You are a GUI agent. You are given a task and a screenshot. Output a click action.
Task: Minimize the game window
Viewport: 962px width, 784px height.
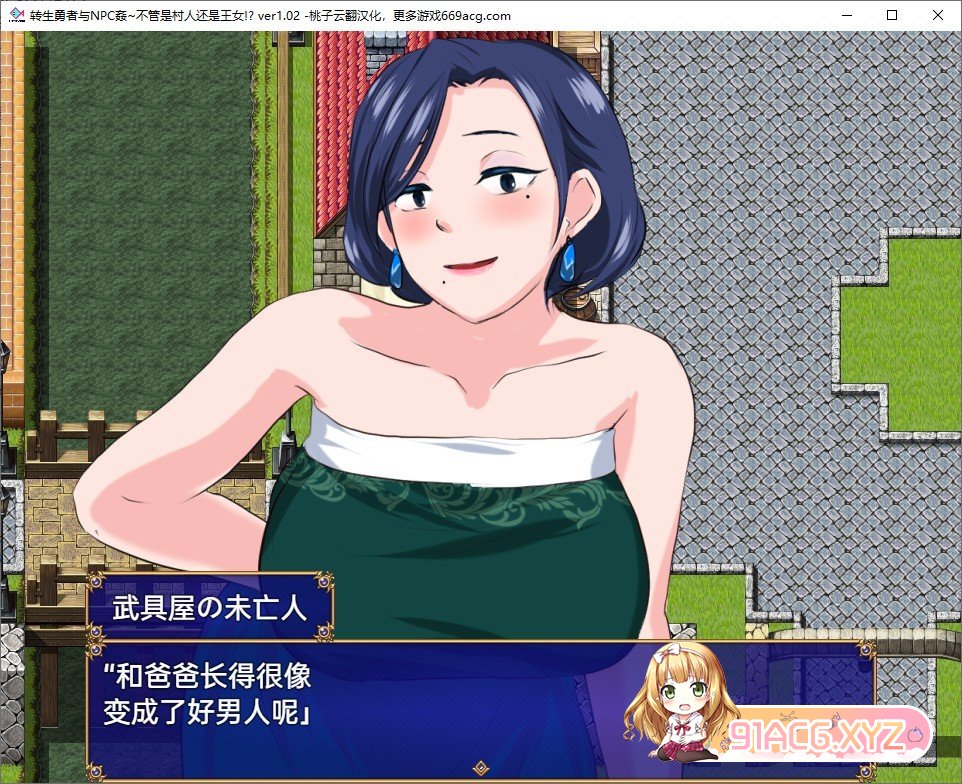[847, 15]
